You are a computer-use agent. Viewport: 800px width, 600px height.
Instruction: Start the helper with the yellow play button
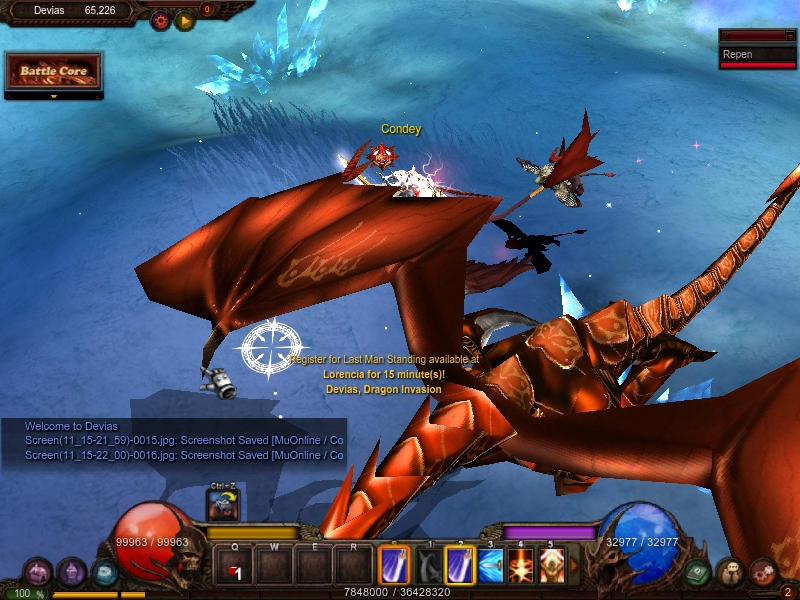pyautogui.click(x=185, y=20)
